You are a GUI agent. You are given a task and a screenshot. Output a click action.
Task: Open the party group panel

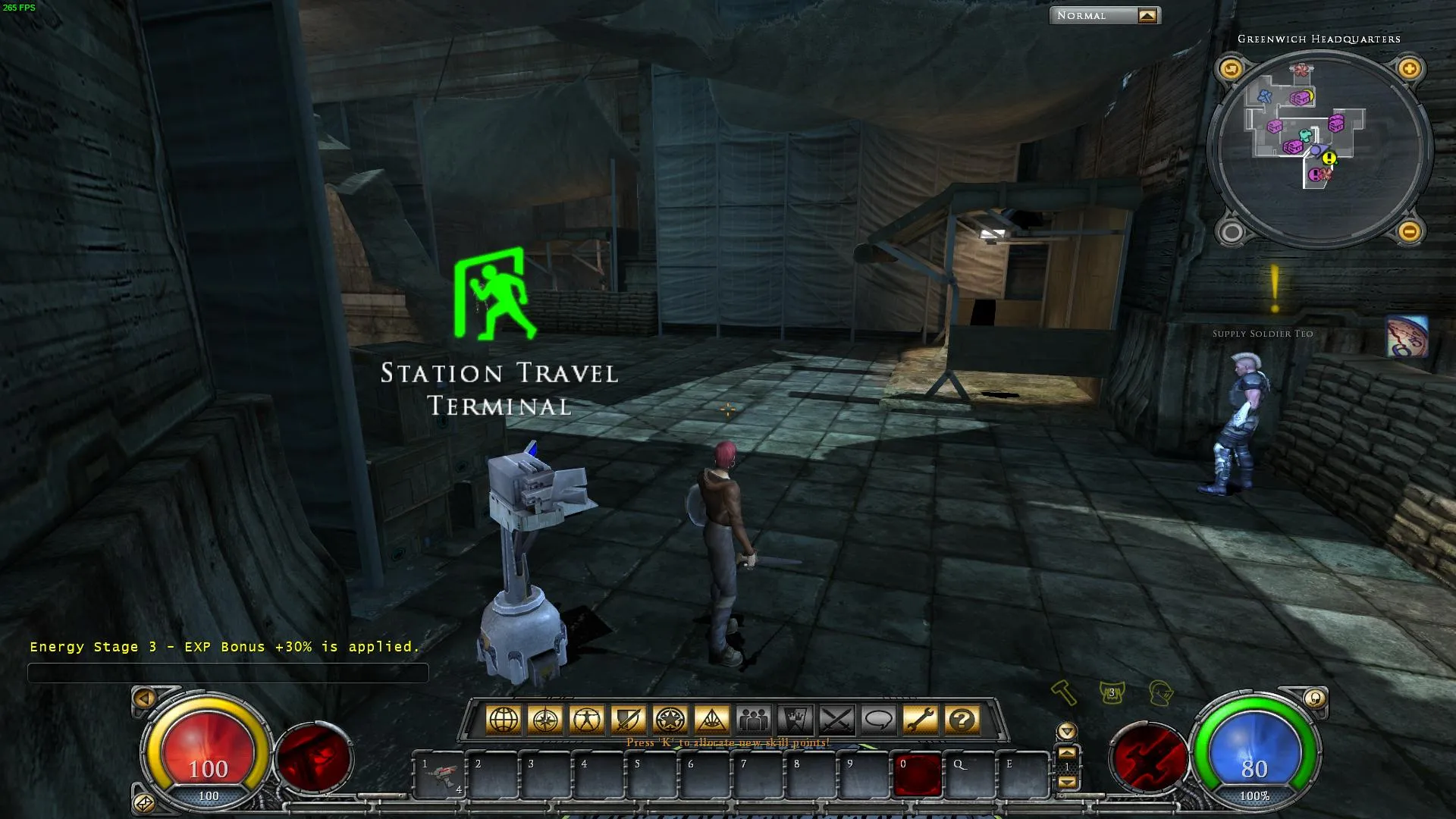point(754,720)
